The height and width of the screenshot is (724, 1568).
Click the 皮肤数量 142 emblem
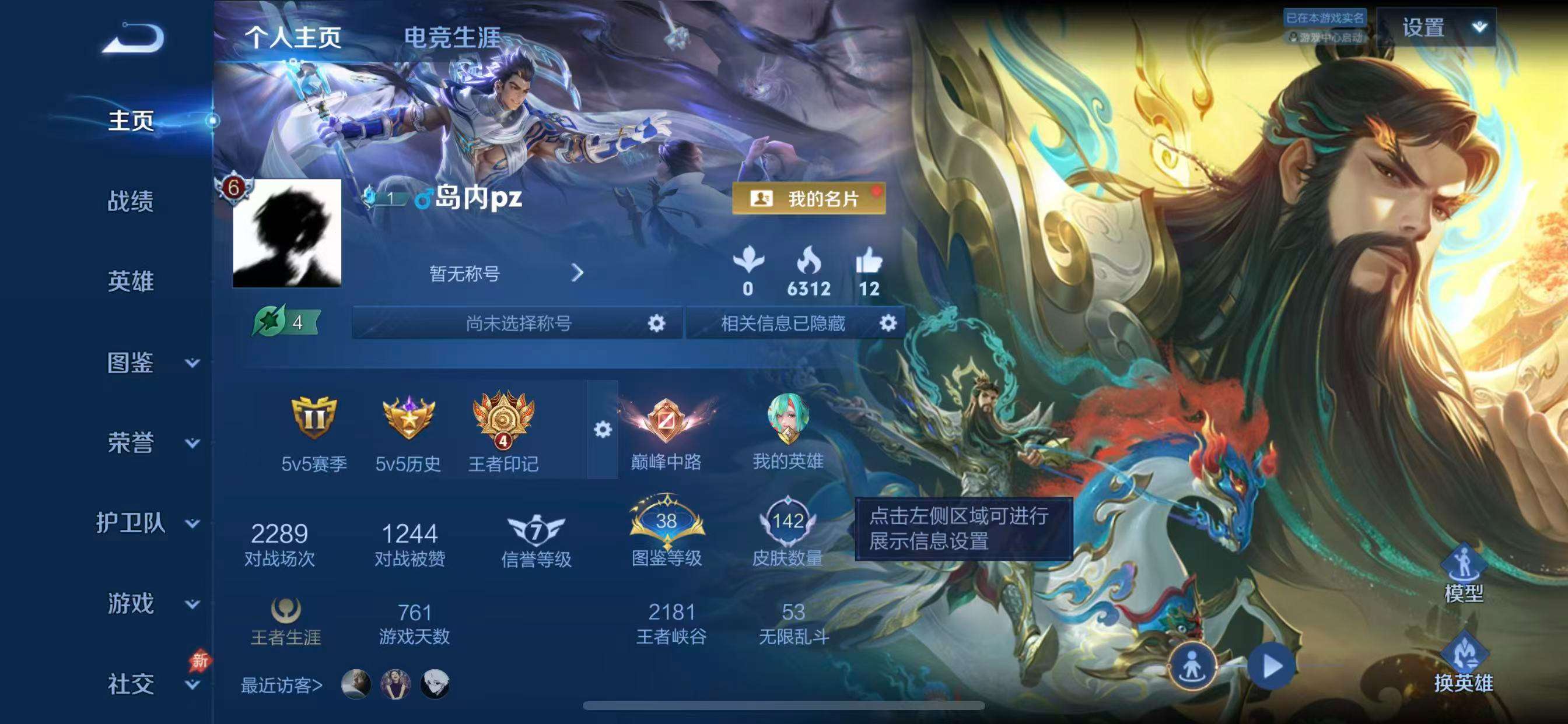[792, 529]
